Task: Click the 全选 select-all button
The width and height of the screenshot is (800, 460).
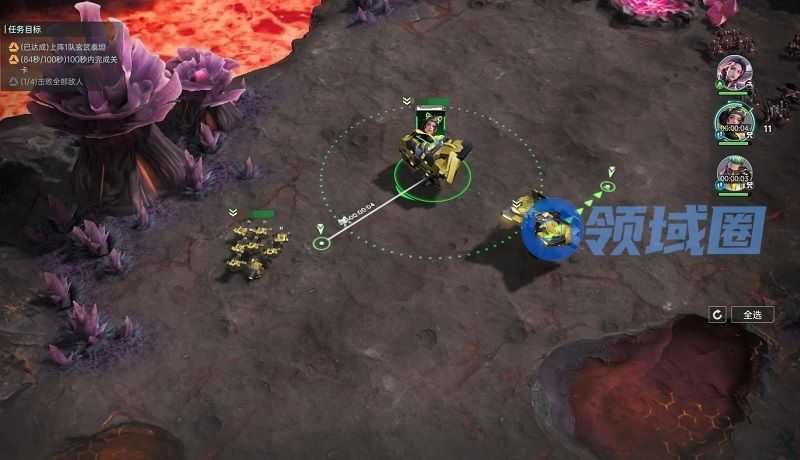Action: [x=752, y=314]
